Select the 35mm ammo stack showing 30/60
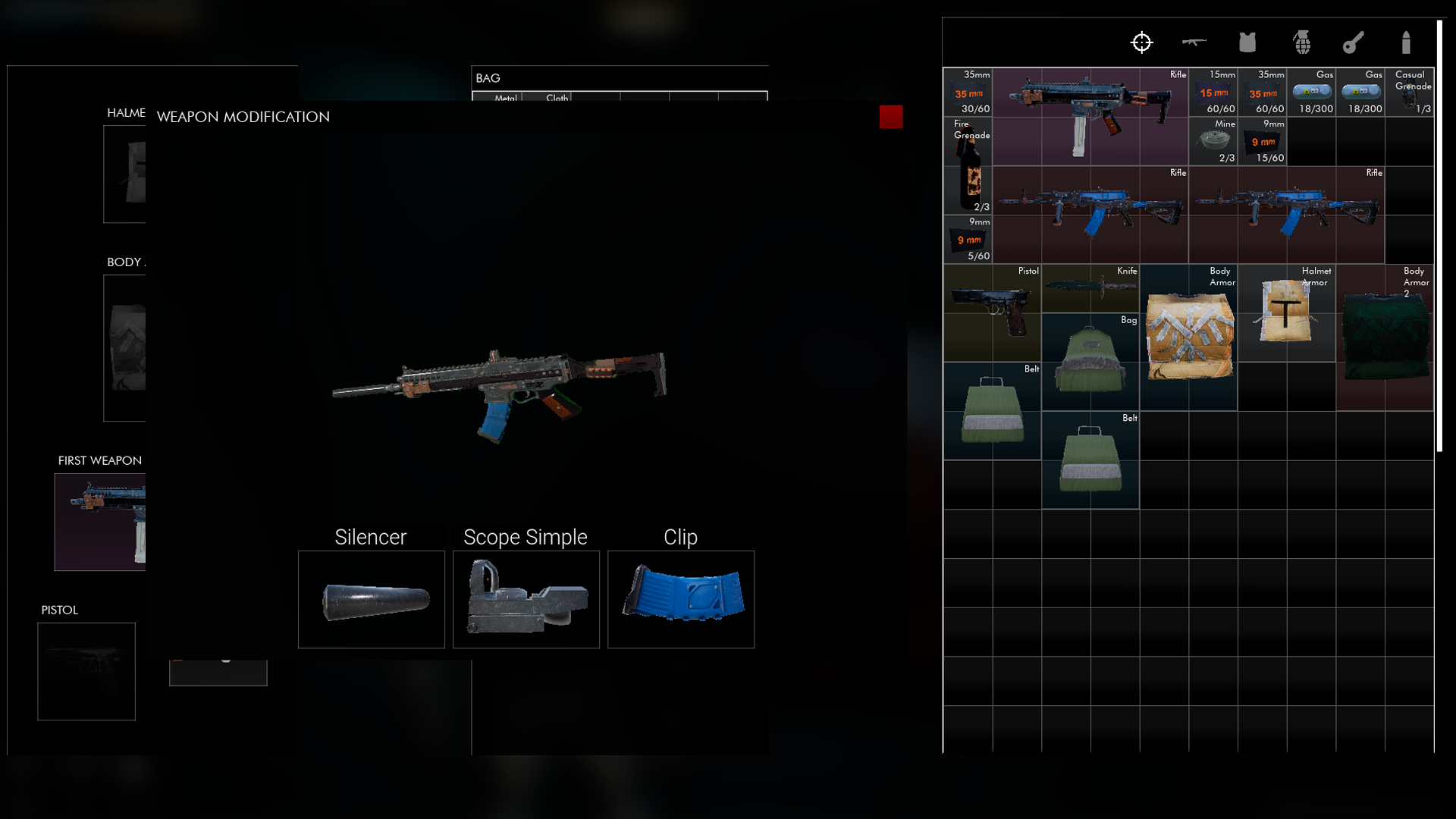Image resolution: width=1456 pixels, height=819 pixels. coord(968,91)
